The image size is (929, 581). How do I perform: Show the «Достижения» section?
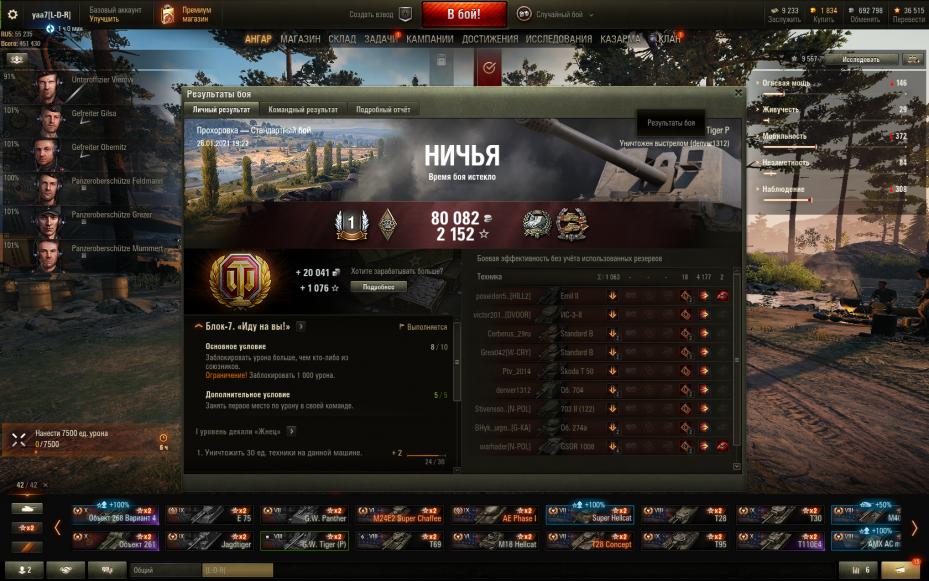pyautogui.click(x=490, y=39)
